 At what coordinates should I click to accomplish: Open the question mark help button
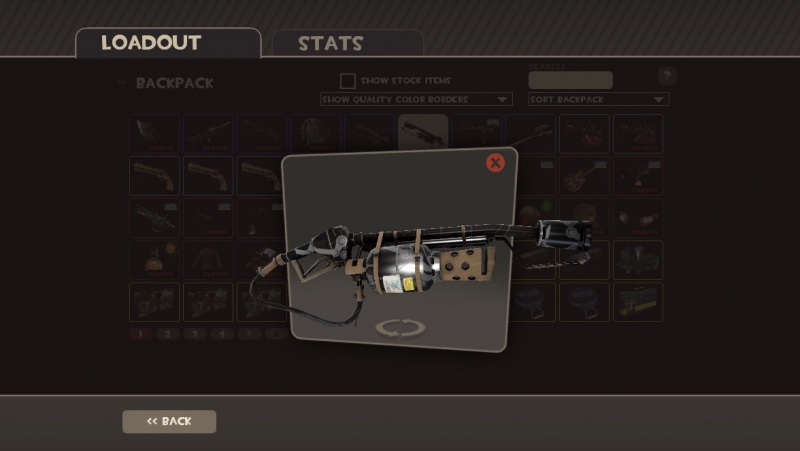point(667,76)
